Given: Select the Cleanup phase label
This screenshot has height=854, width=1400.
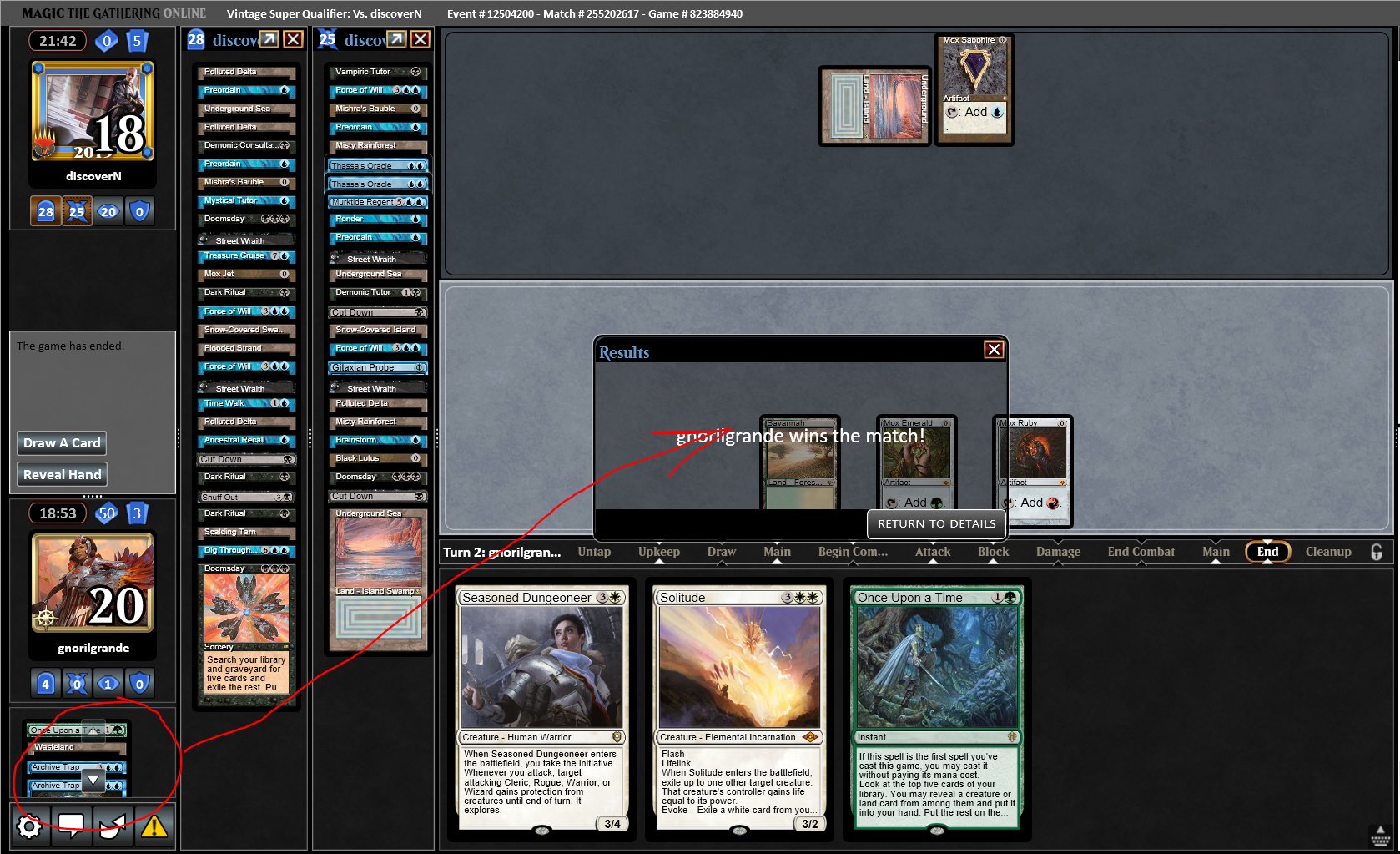Looking at the screenshot, I should [1327, 552].
